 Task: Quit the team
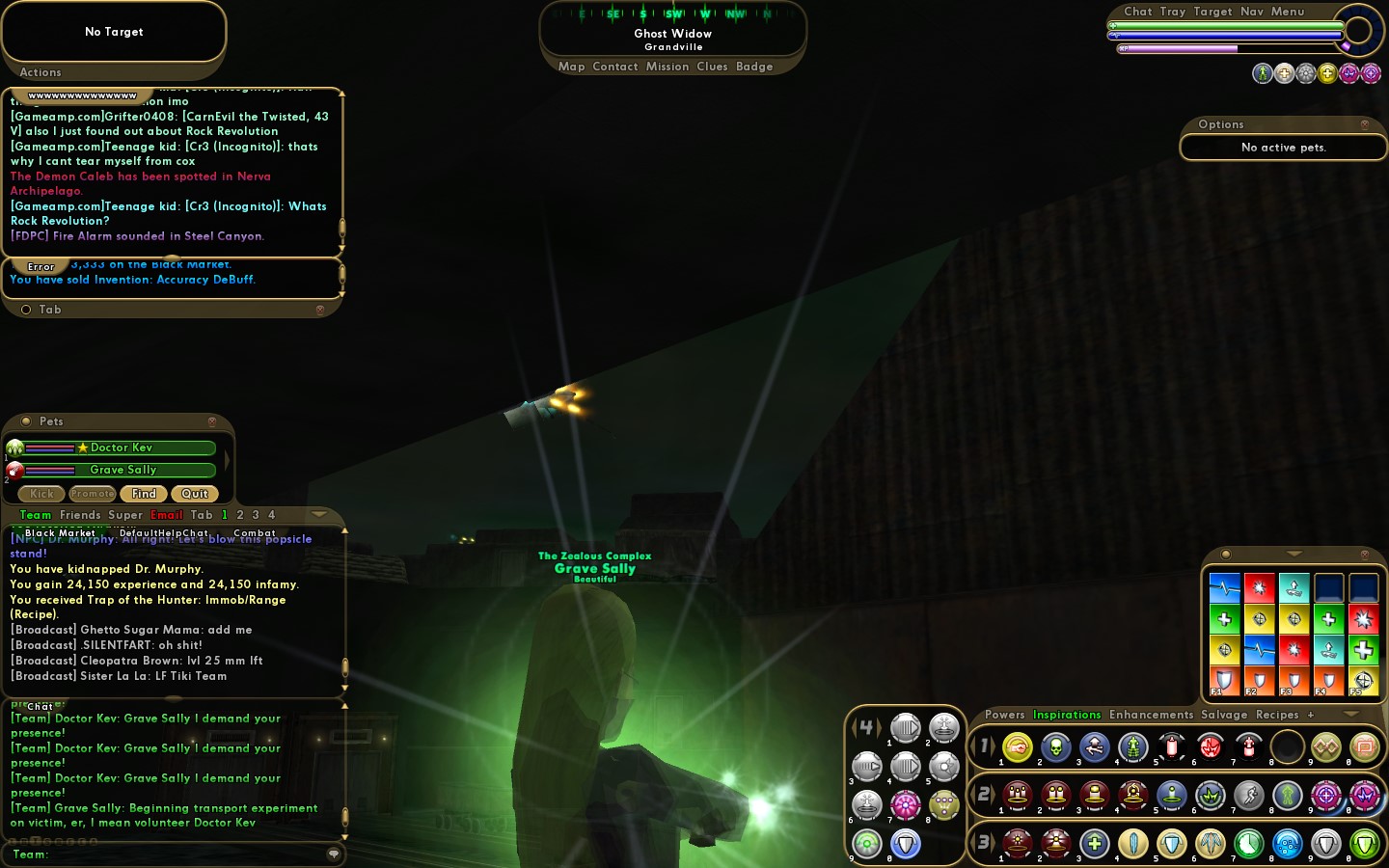[x=195, y=494]
